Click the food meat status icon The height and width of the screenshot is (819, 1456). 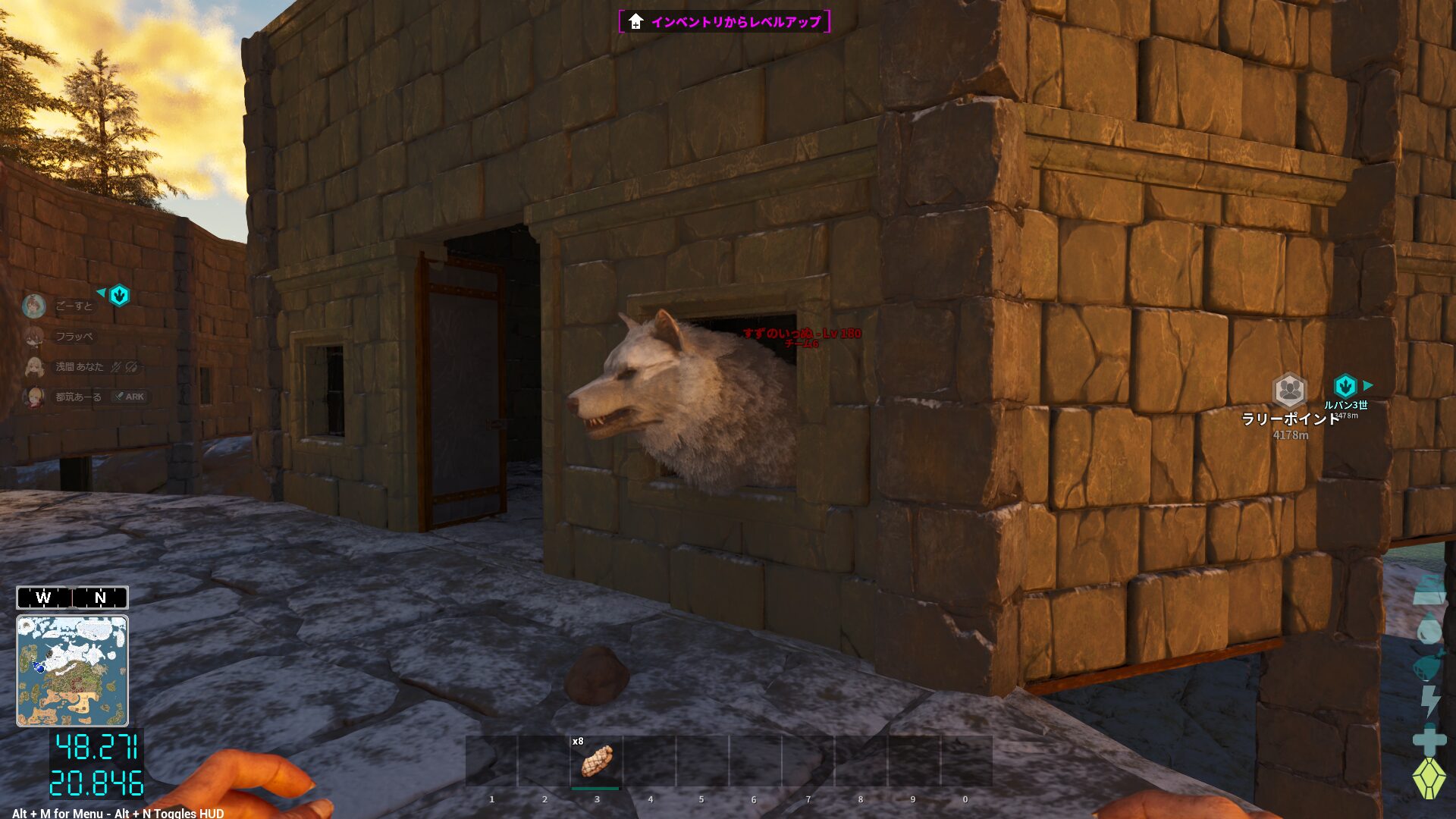coord(1429,666)
